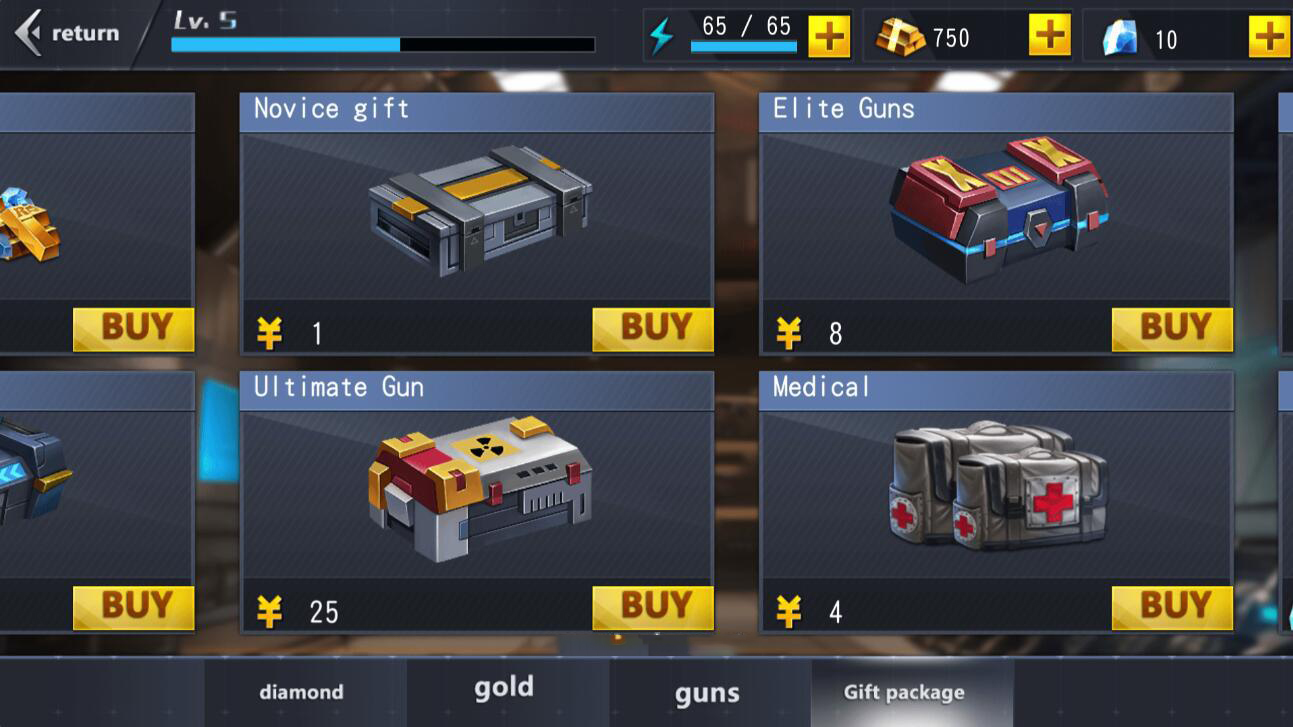
Task: Buy the Novice gift package
Action: [652, 329]
